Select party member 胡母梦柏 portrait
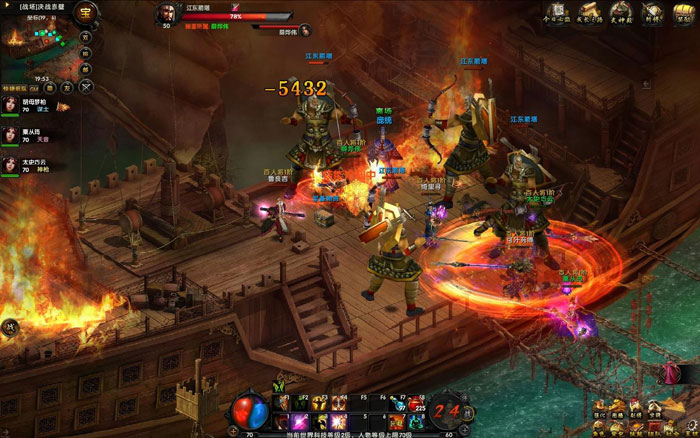The image size is (700, 438). [x=12, y=106]
